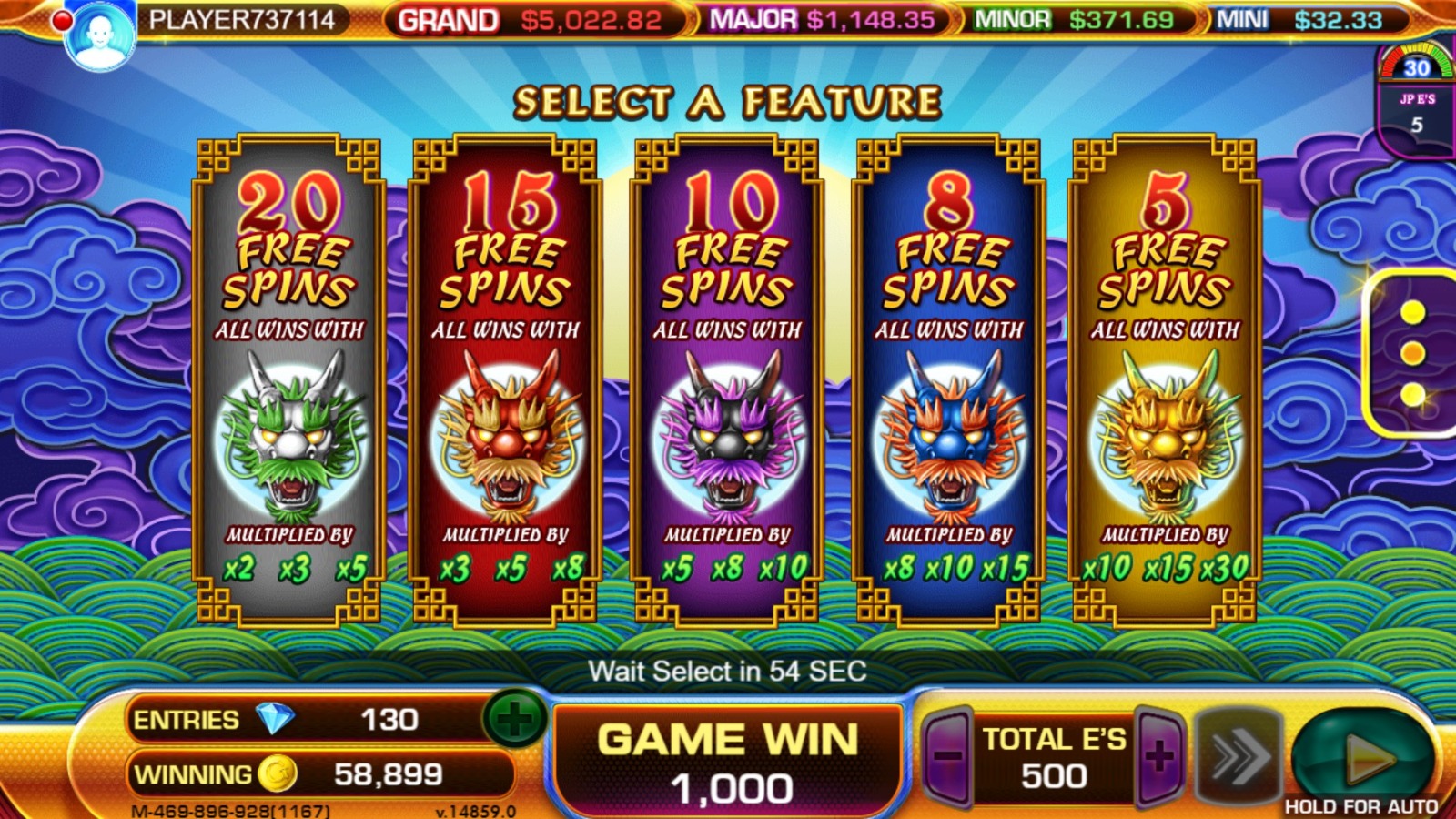Choose the 20 Free Spins green dragon card
This screenshot has height=819, width=1456.
(289, 382)
